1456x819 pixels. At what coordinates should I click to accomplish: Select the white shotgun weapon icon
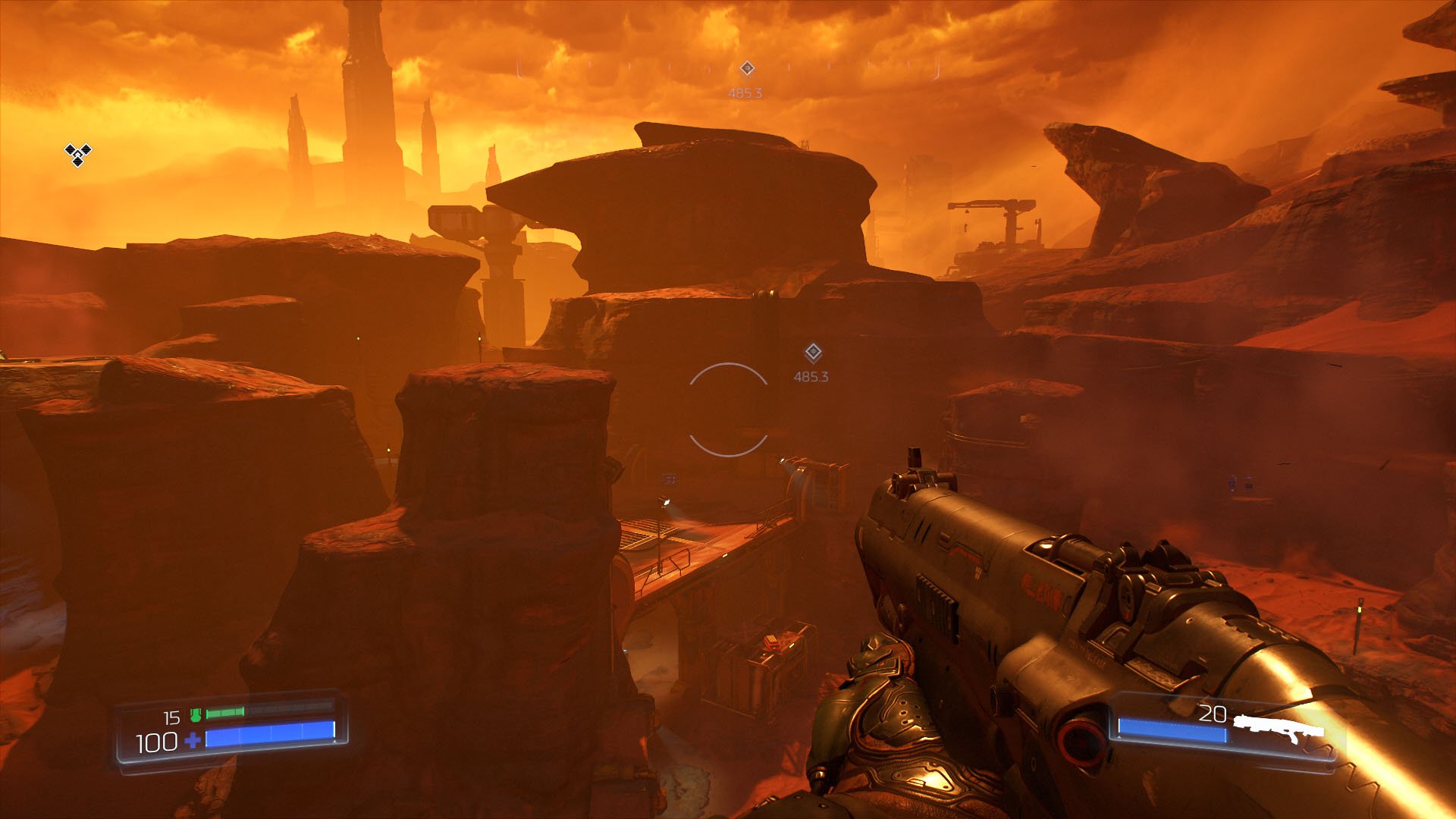(1279, 729)
